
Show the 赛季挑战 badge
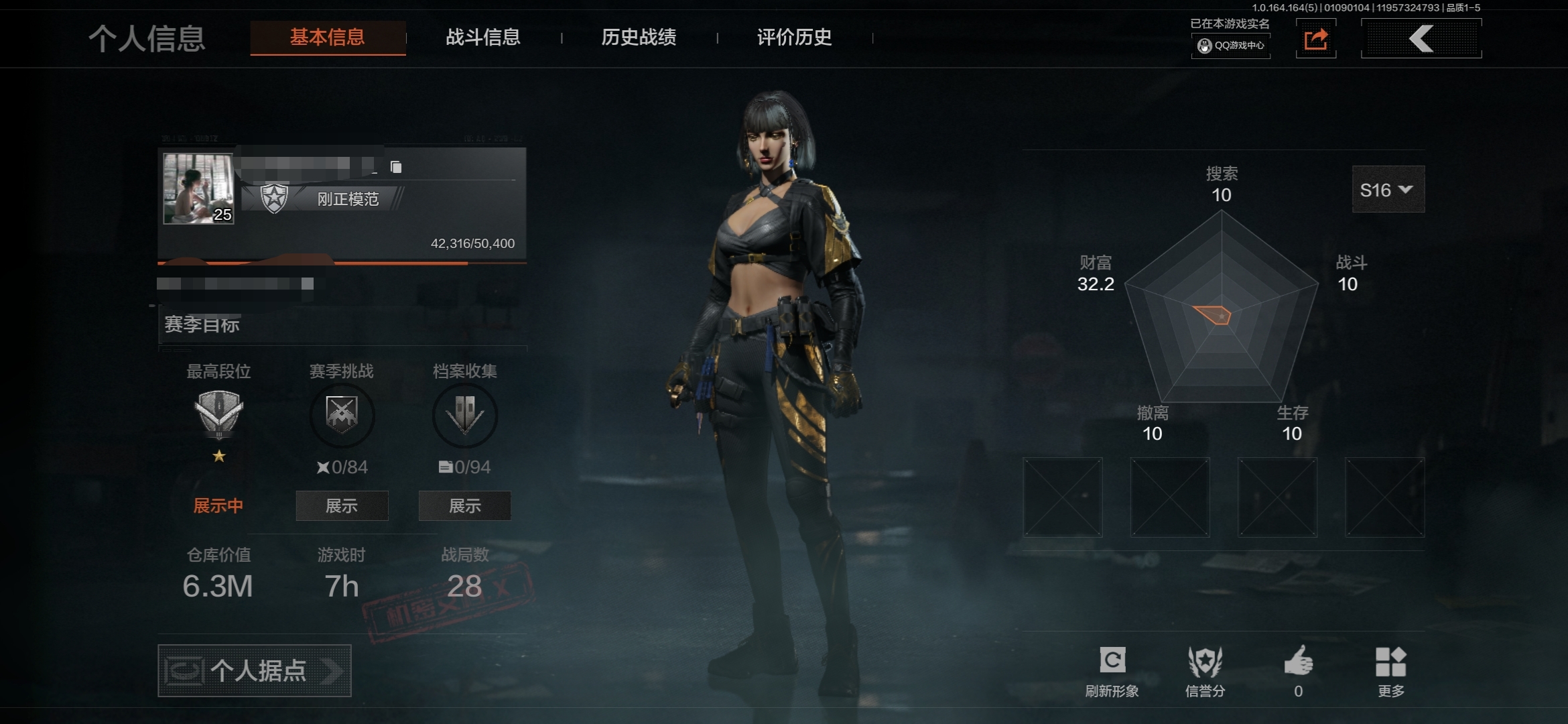[x=342, y=505]
